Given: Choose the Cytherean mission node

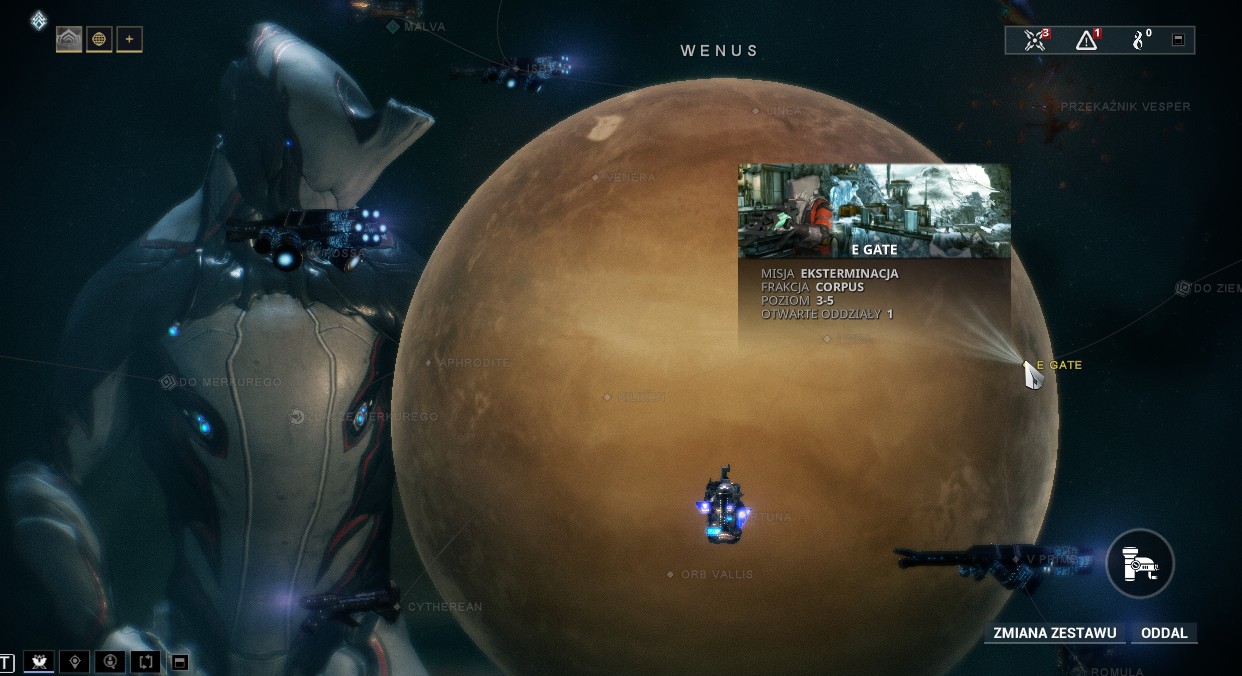Looking at the screenshot, I should click(398, 607).
